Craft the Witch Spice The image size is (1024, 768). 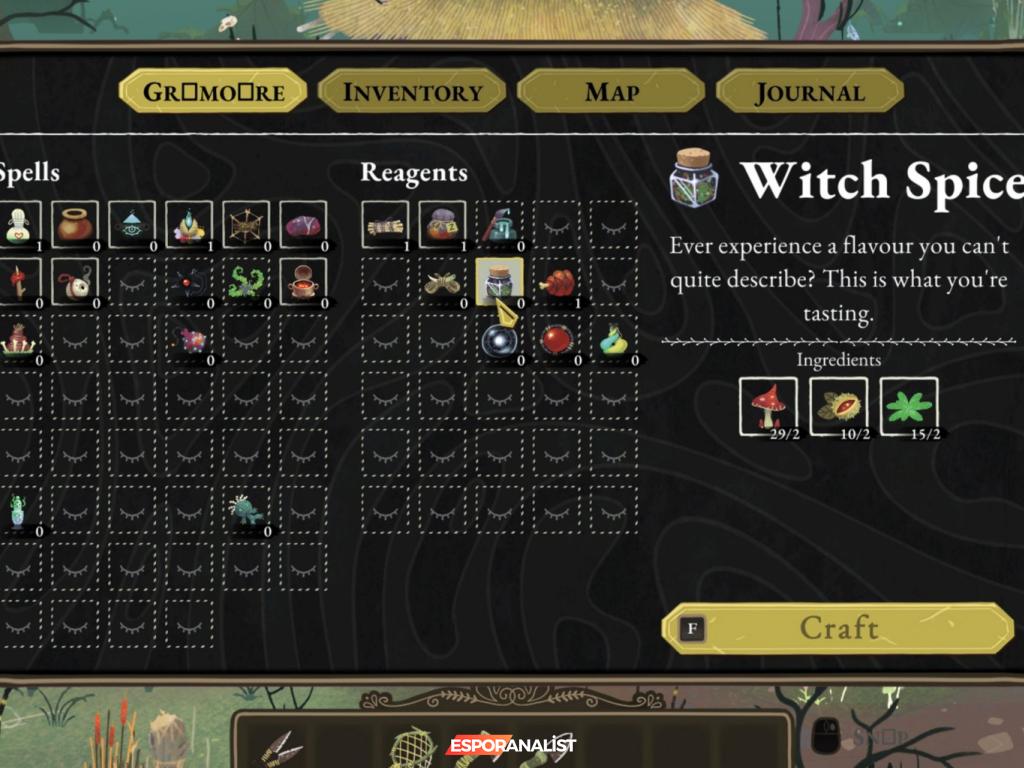pyautogui.click(x=838, y=628)
